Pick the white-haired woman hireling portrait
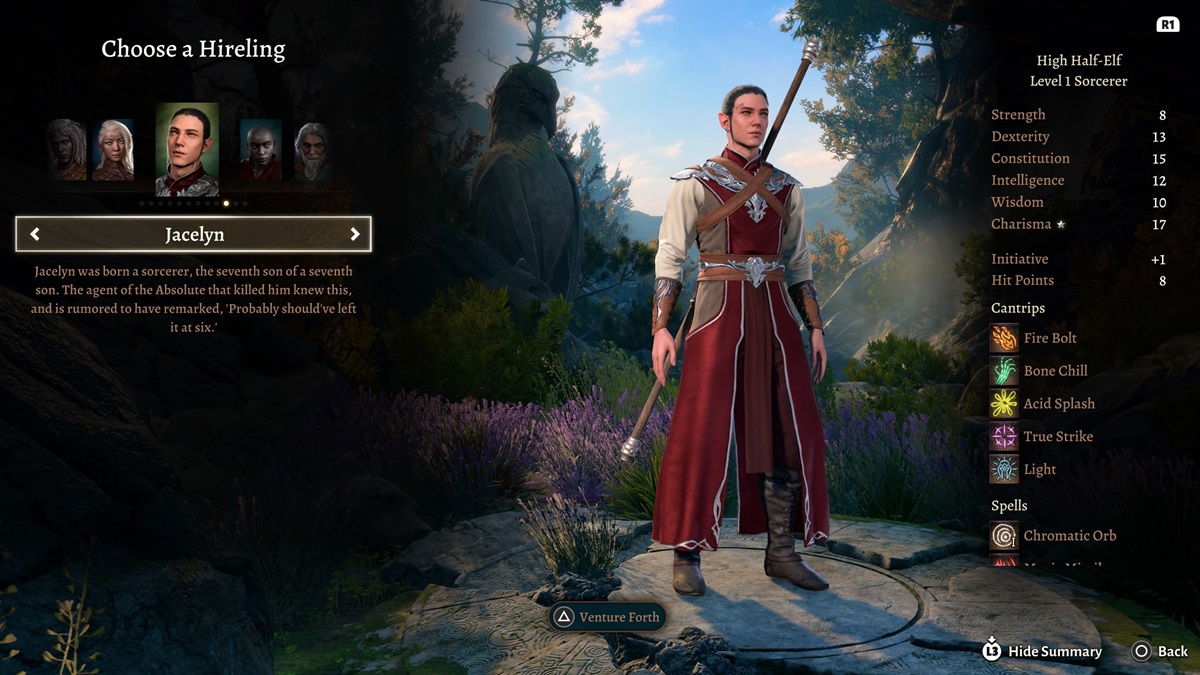The height and width of the screenshot is (675, 1200). 113,150
